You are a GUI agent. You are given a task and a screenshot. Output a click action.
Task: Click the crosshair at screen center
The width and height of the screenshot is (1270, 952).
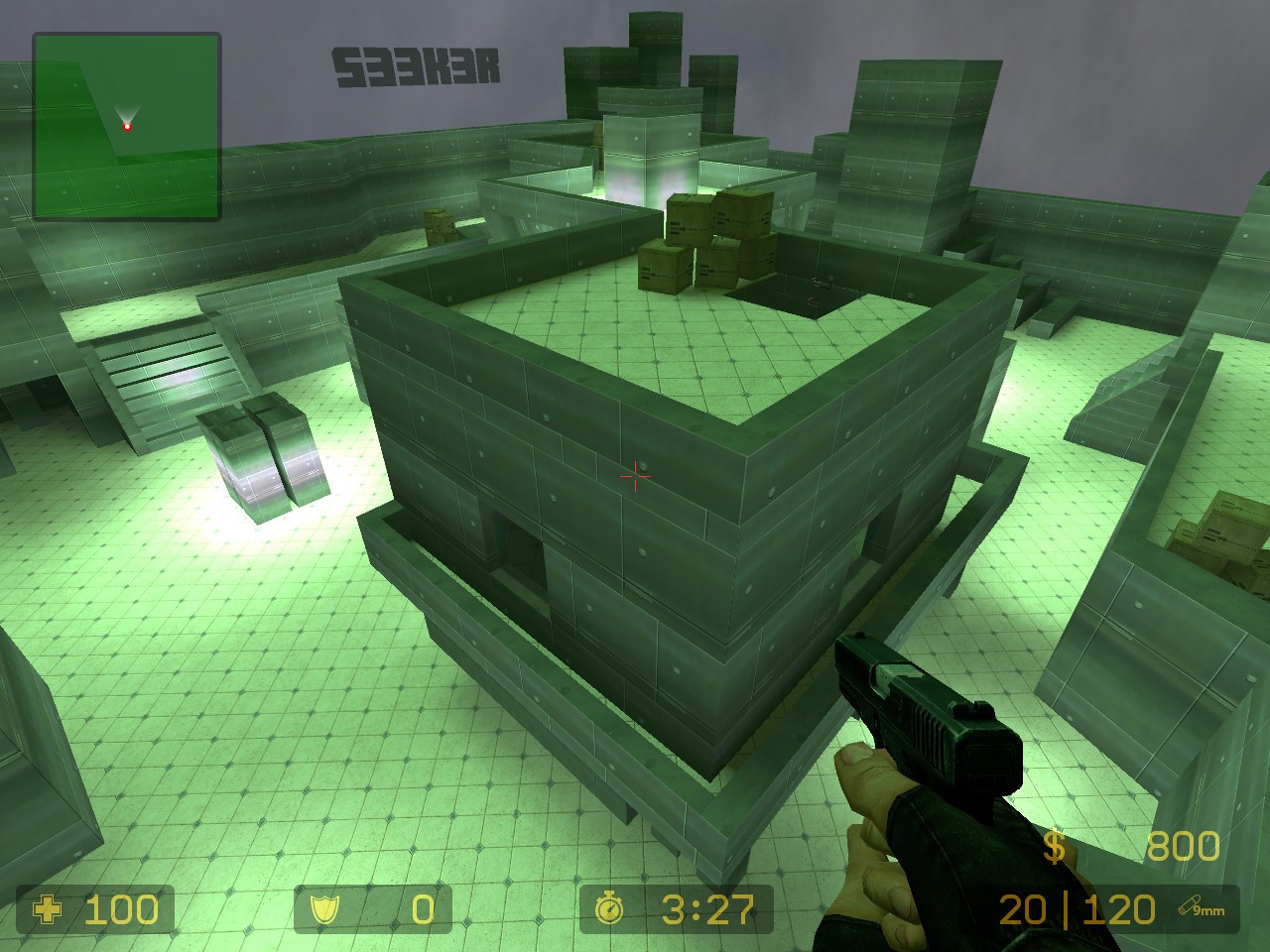[635, 477]
